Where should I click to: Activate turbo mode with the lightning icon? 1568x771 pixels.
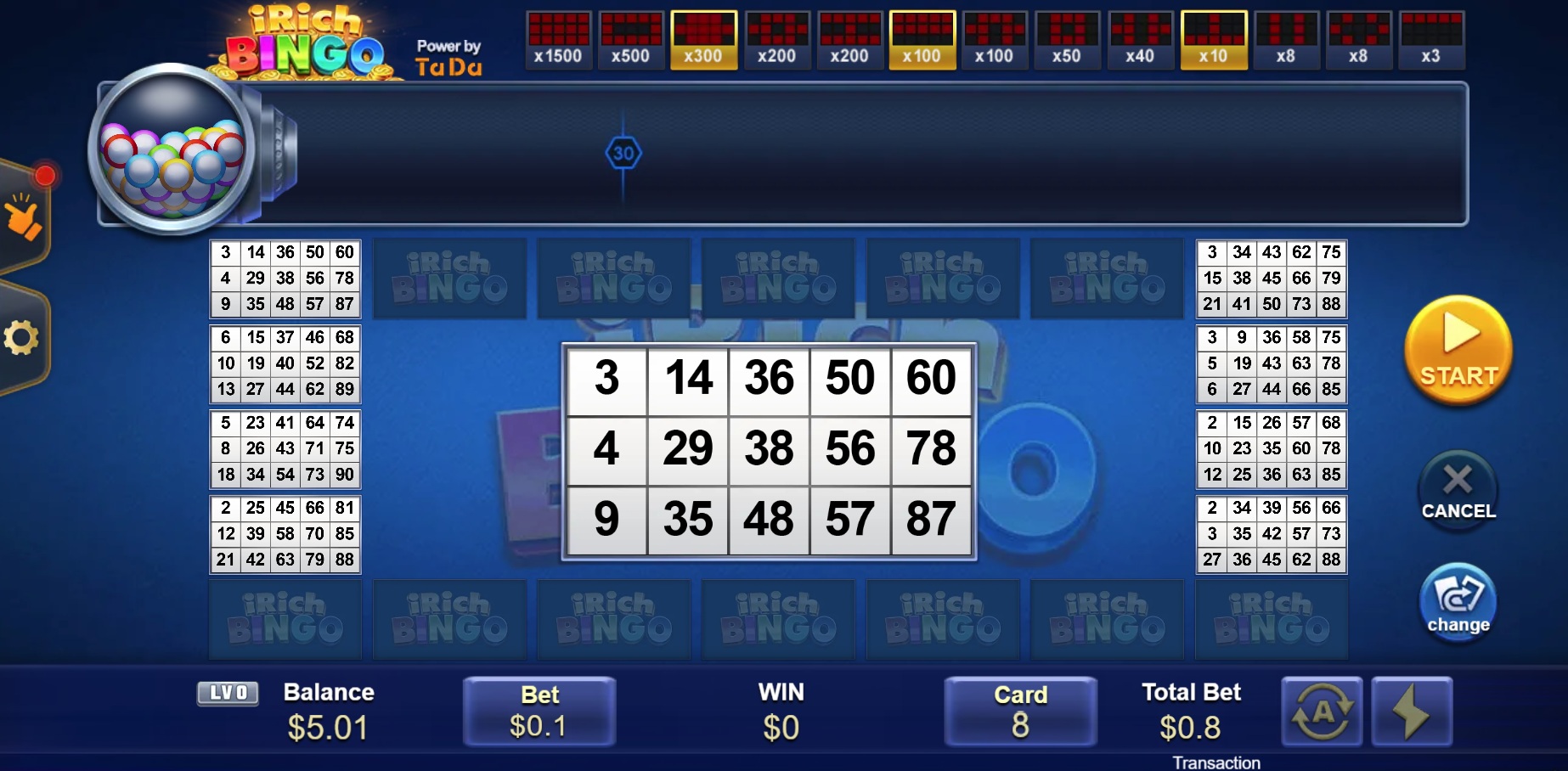click(1412, 712)
